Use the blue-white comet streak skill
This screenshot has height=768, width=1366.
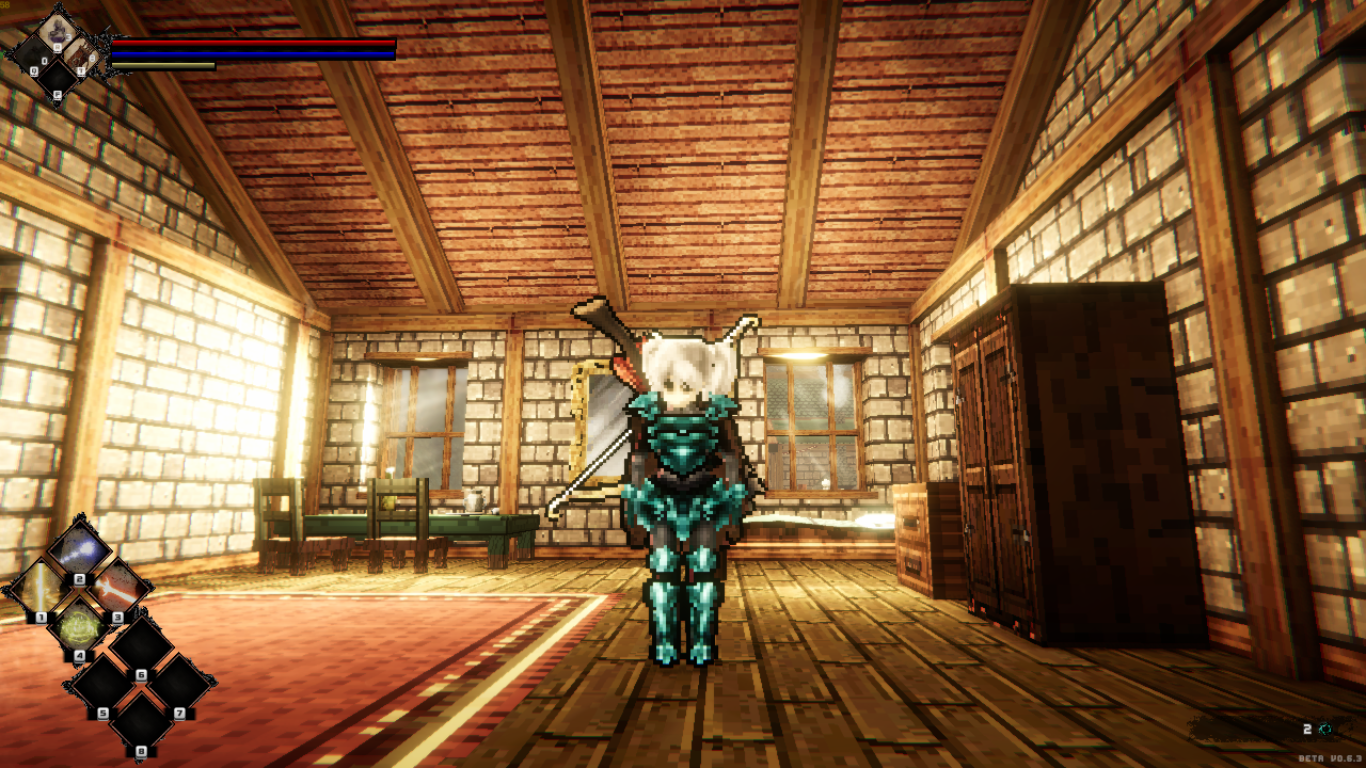pyautogui.click(x=79, y=550)
